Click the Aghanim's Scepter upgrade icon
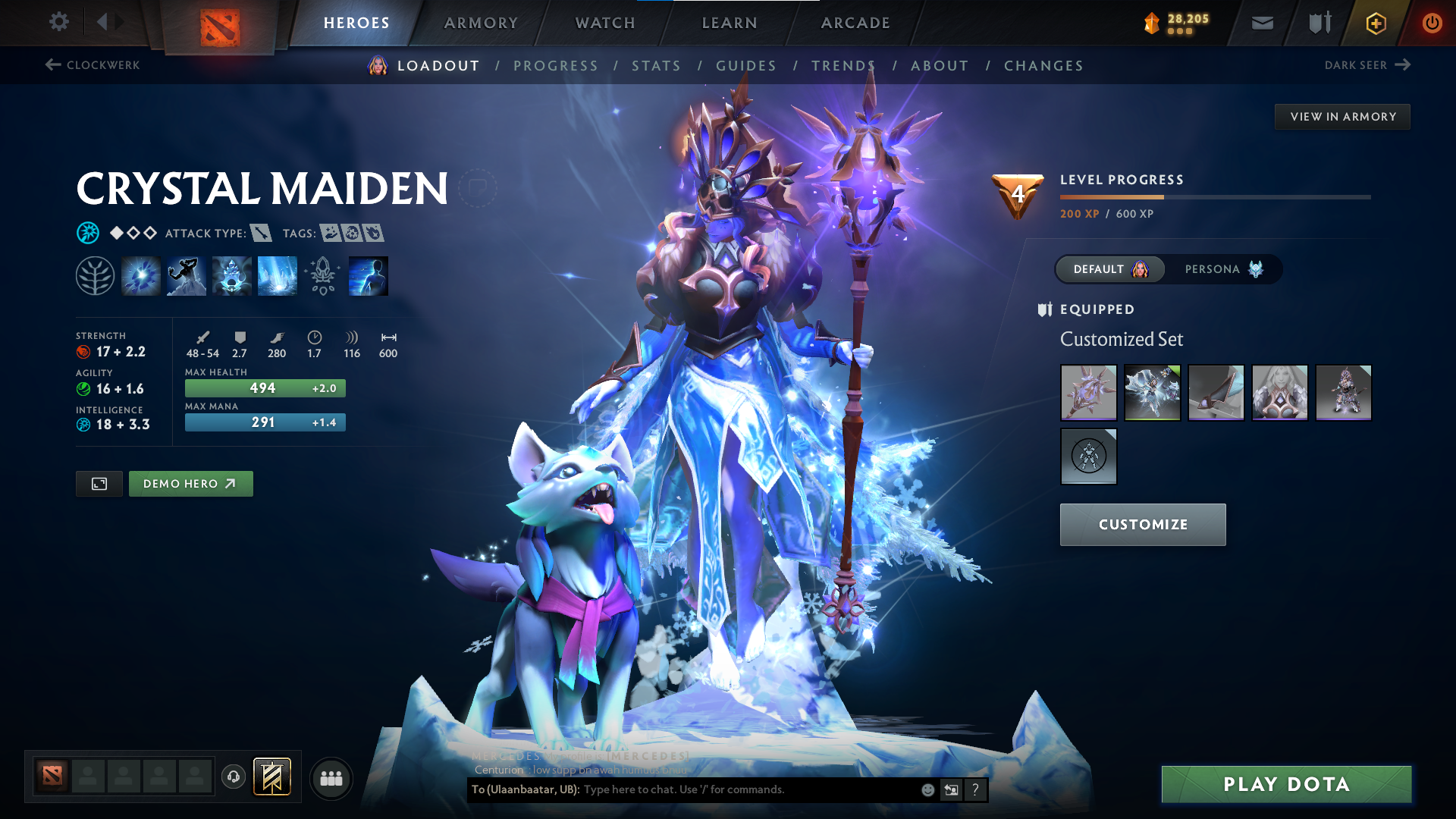 pyautogui.click(x=322, y=275)
